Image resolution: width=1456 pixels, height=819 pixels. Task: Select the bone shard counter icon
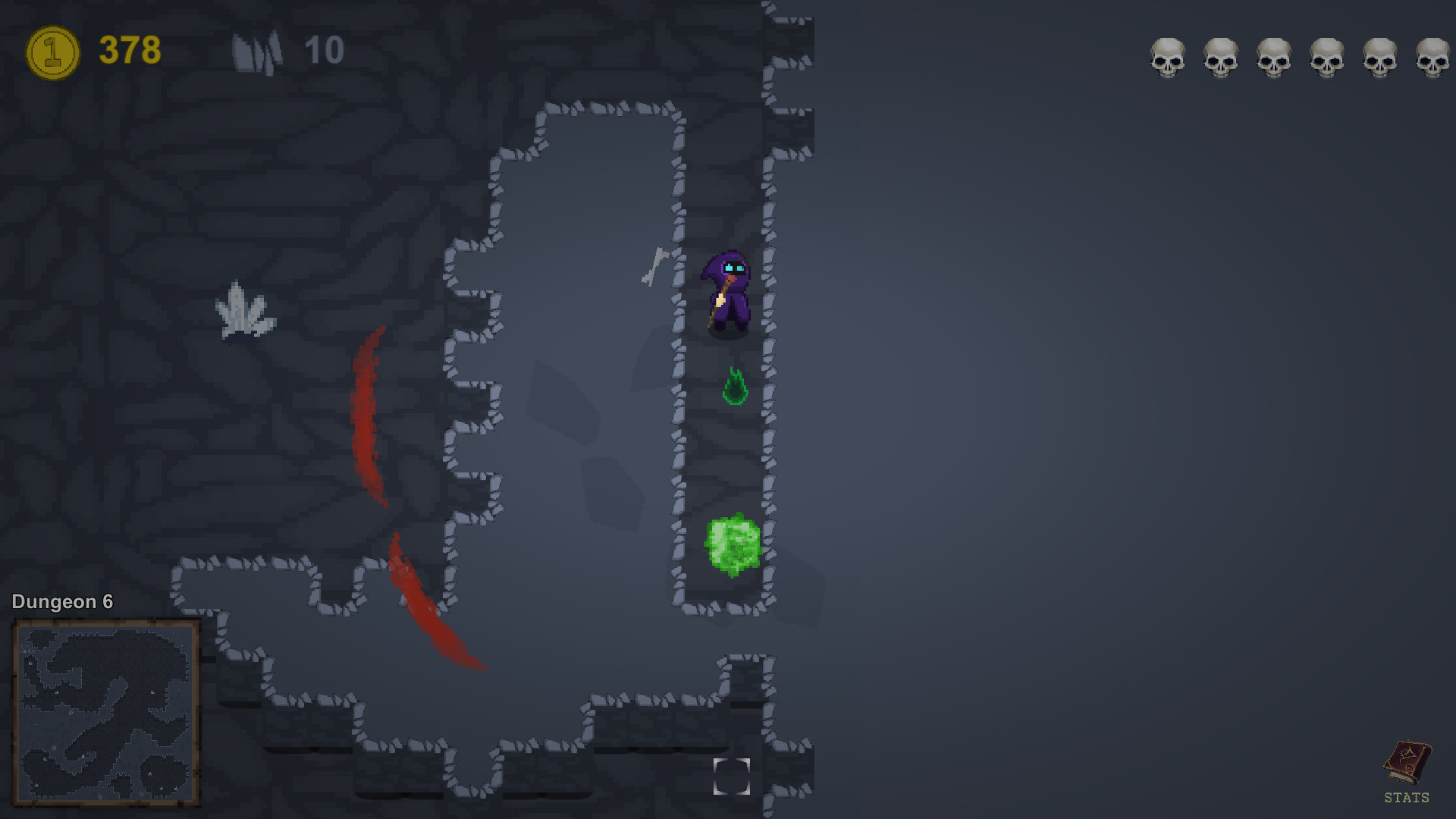coord(256,50)
